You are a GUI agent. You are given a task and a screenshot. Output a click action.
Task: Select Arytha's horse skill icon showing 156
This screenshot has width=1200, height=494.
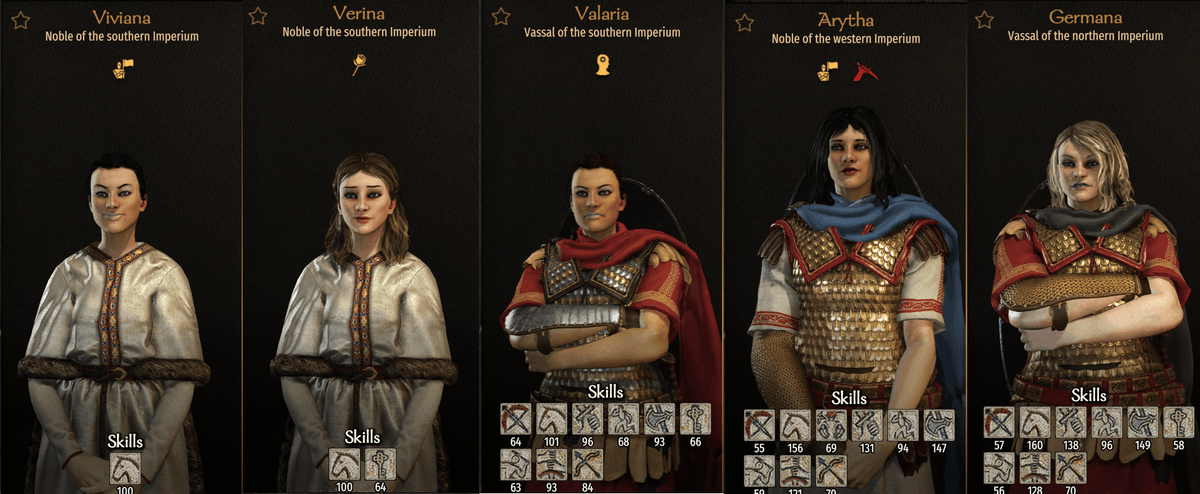795,426
